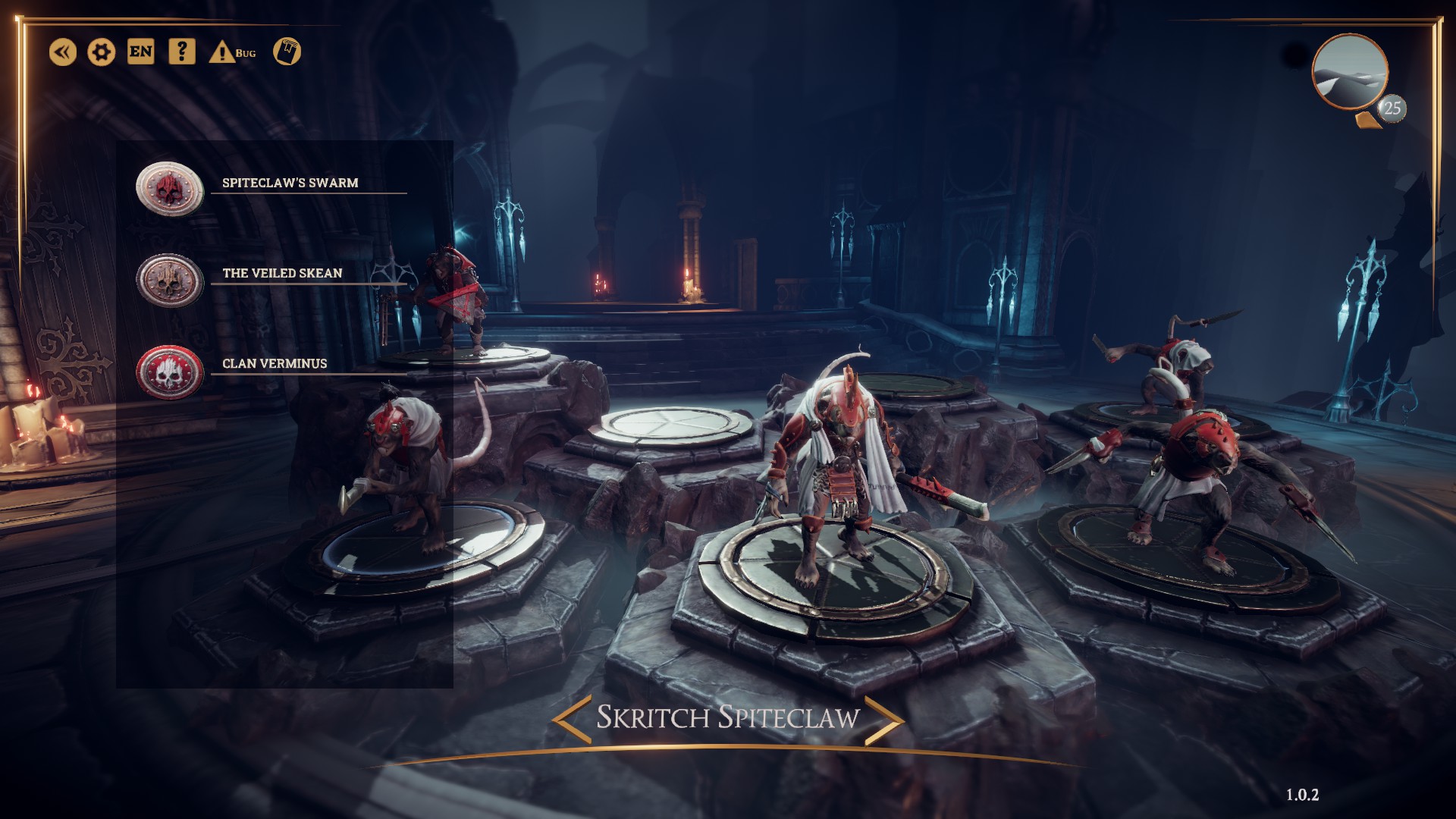The width and height of the screenshot is (1456, 819).
Task: Go back with the double-arrow button
Action: click(63, 52)
